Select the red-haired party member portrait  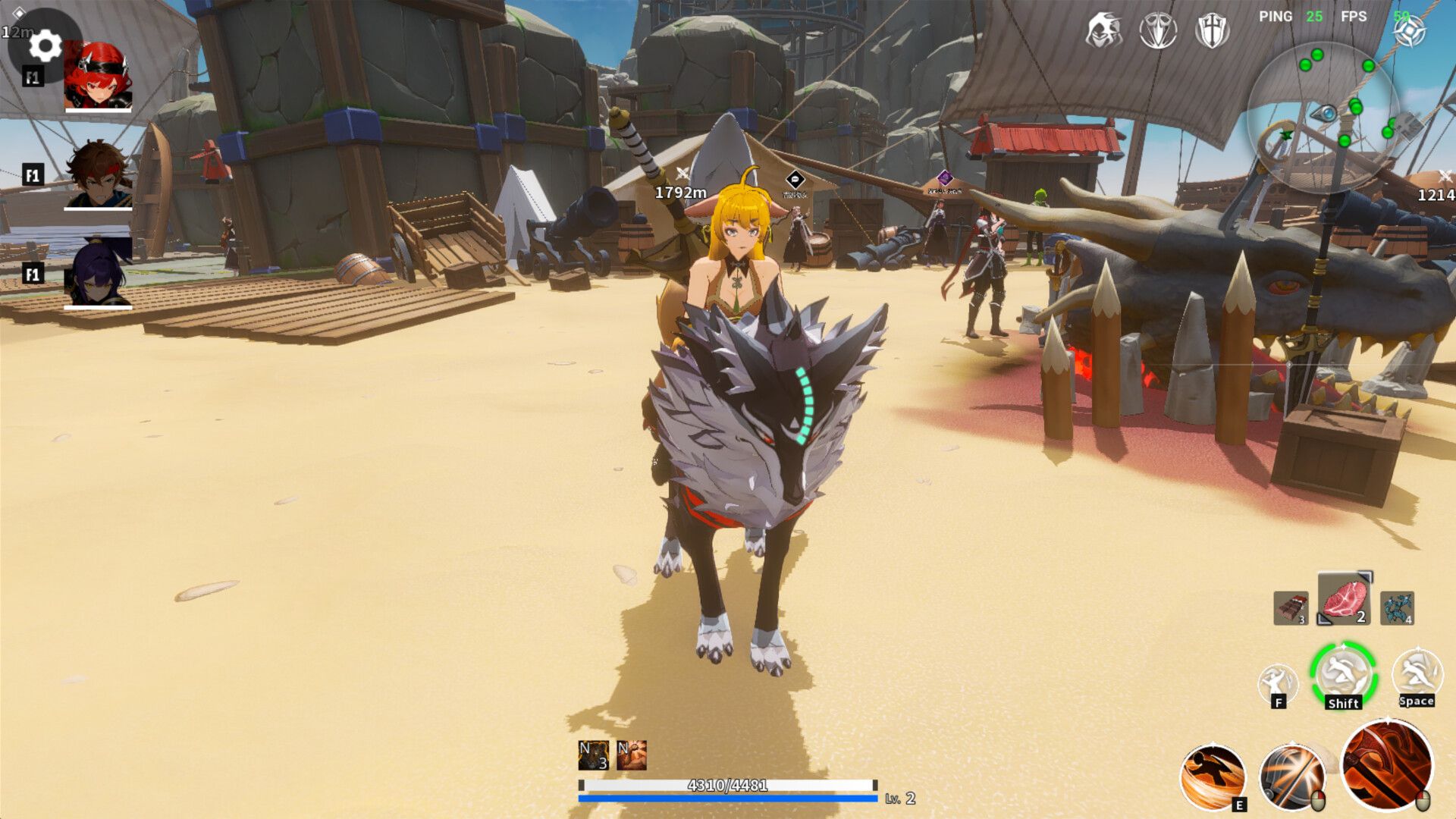(98, 76)
